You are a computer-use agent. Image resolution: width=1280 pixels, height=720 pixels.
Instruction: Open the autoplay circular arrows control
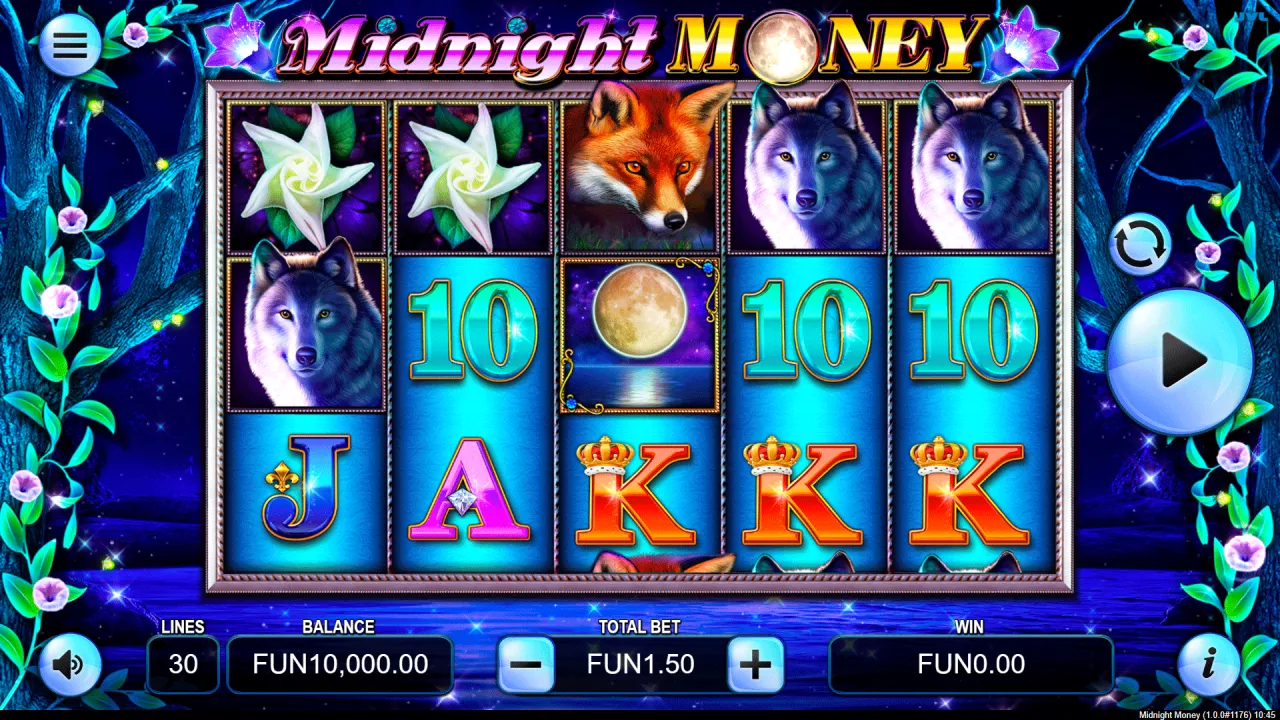[x=1140, y=243]
